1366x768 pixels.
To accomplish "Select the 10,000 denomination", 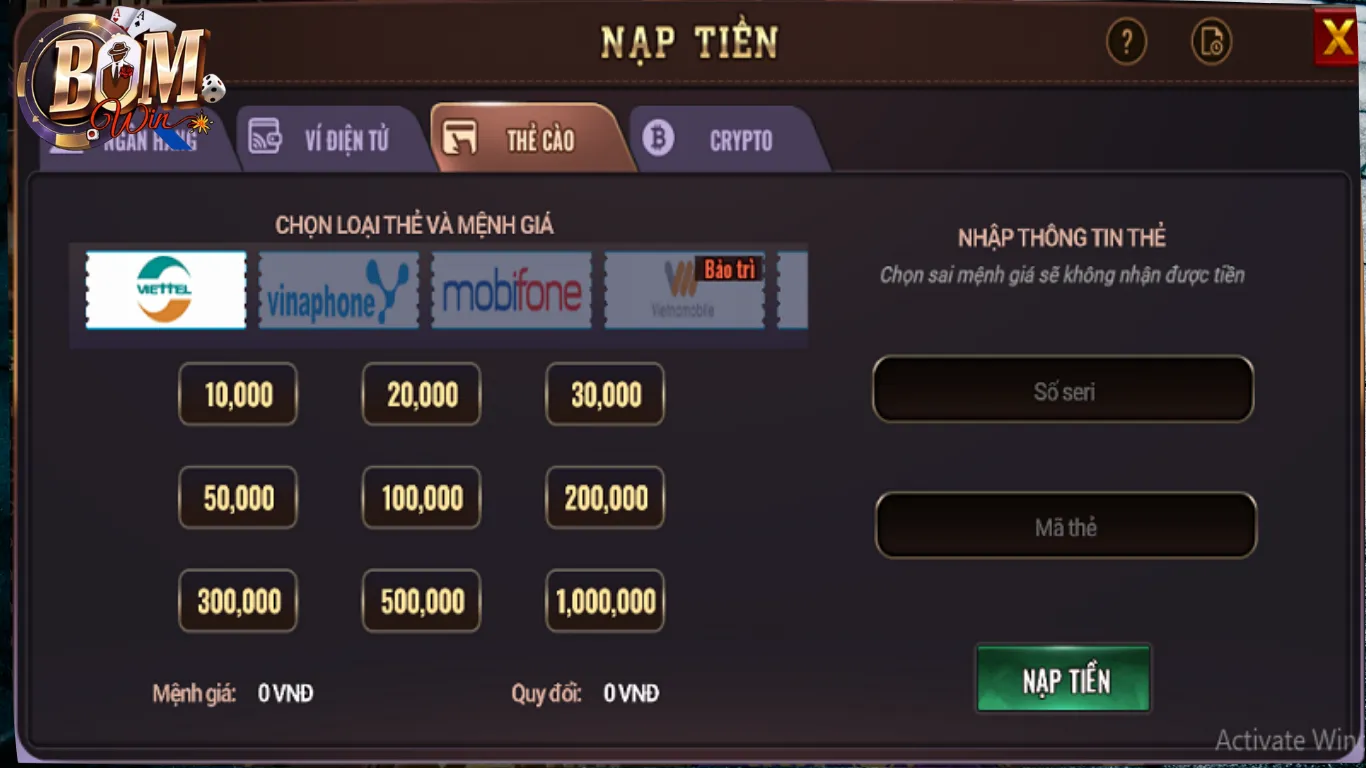I will (x=238, y=394).
